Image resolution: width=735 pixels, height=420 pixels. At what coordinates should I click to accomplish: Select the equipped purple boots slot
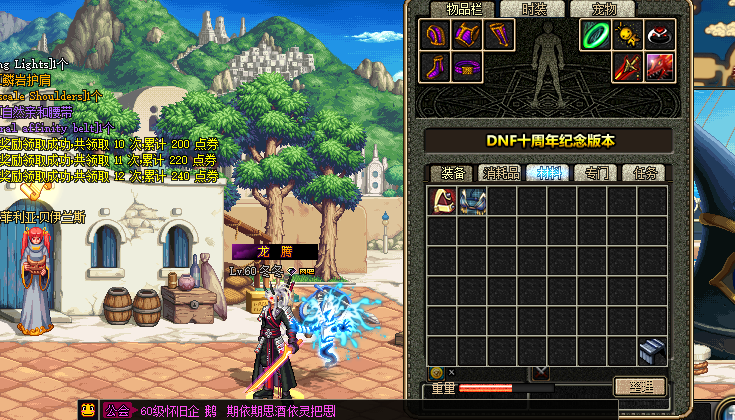click(x=436, y=68)
